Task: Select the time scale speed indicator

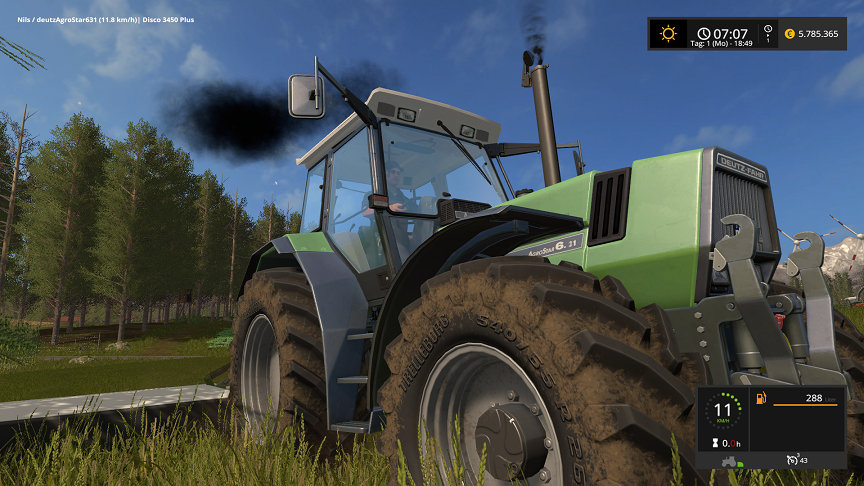Action: (767, 33)
